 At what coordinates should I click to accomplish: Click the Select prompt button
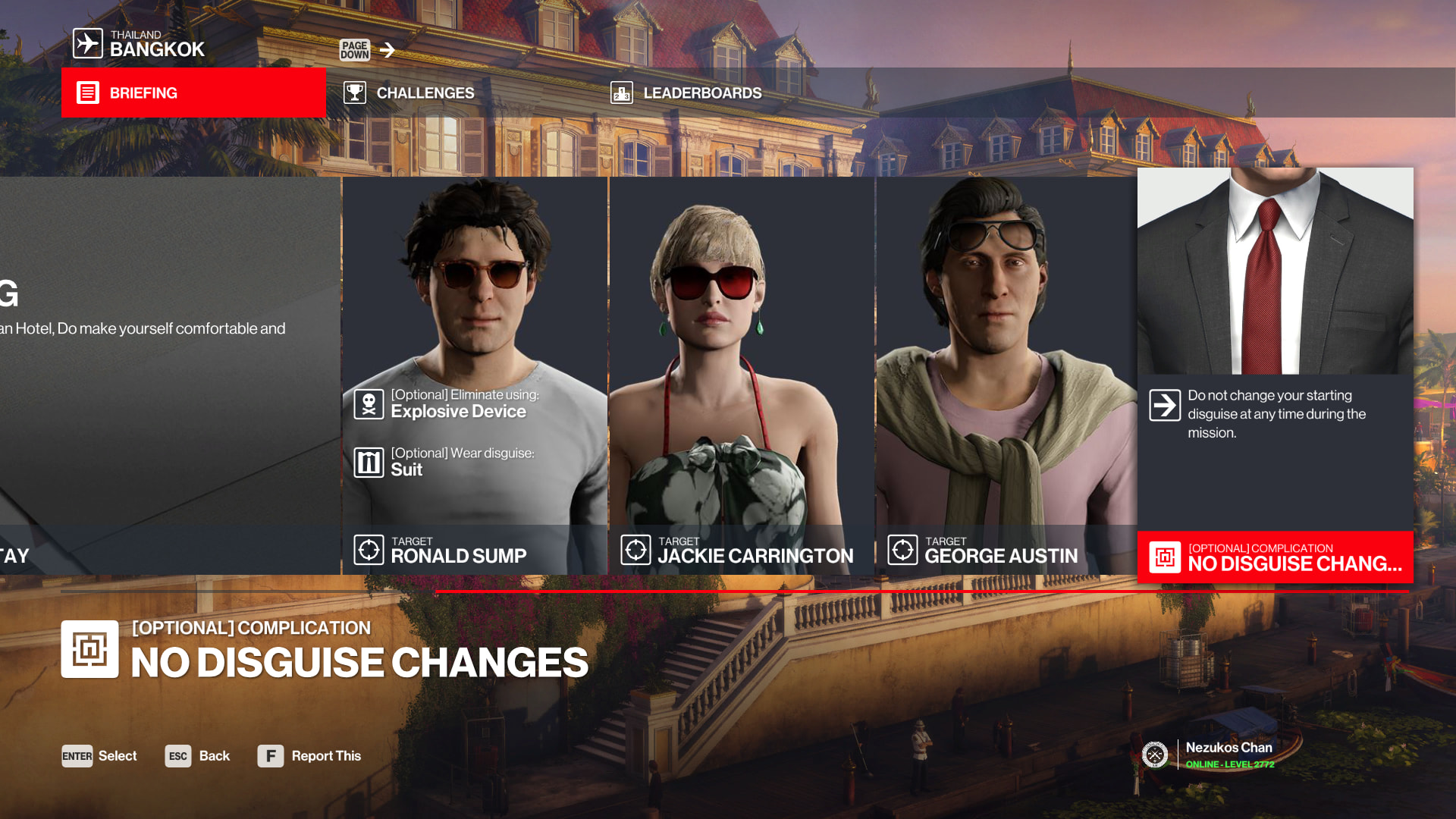point(99,756)
